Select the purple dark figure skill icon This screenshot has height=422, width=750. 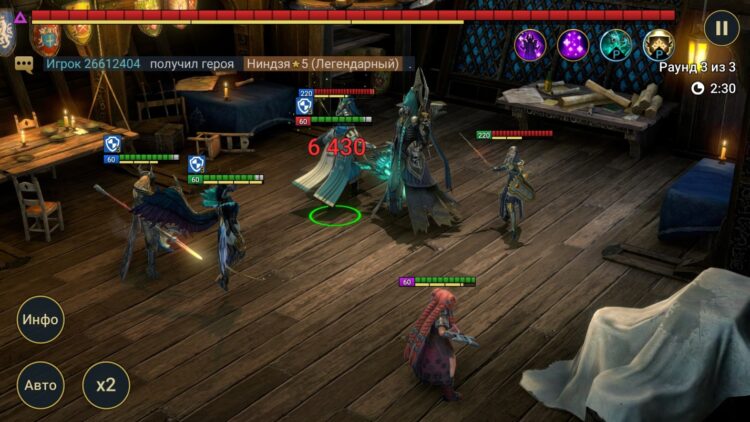tap(530, 45)
